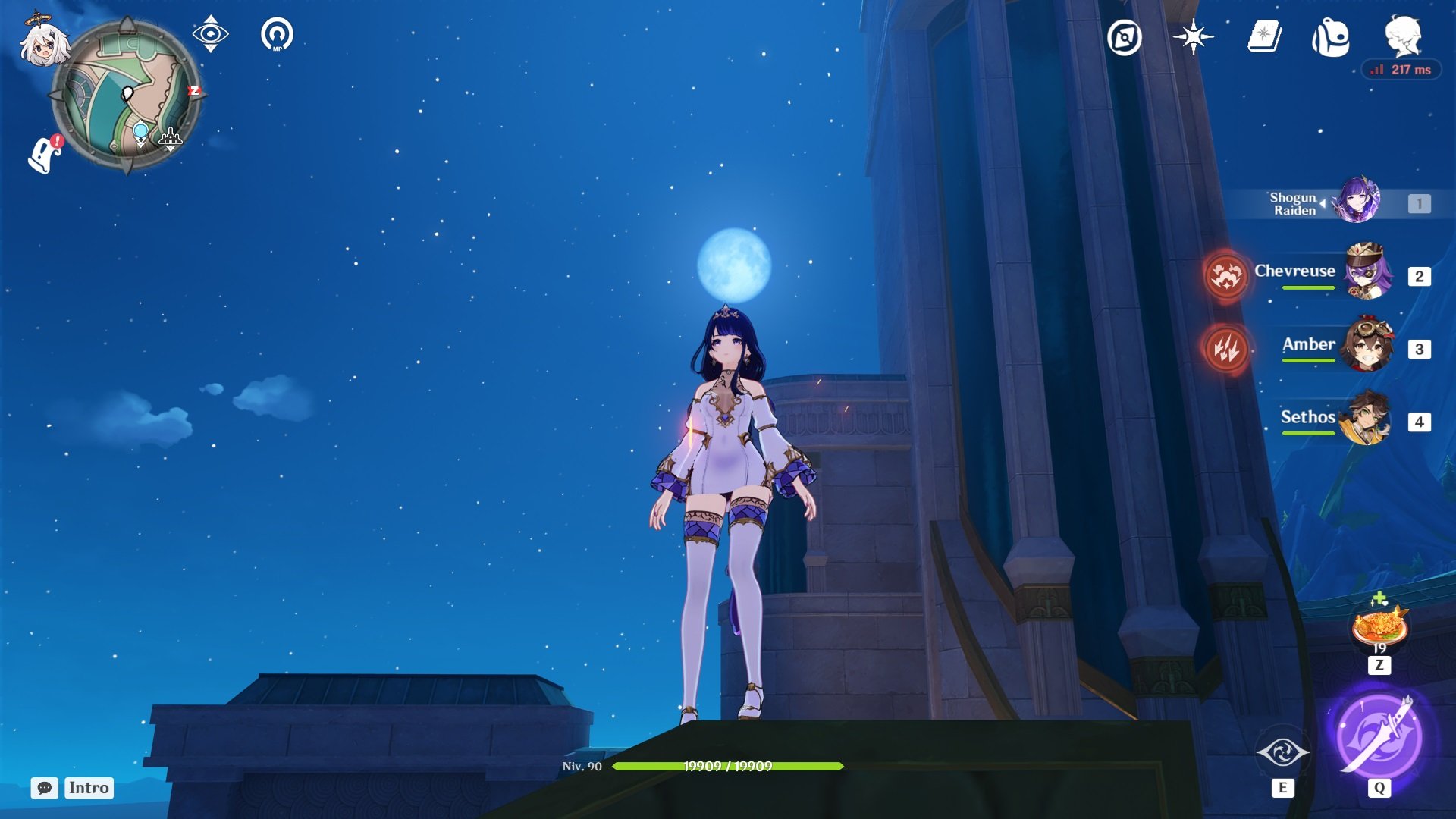Open the co-op multiplayer icon
The height and width of the screenshot is (819, 1456).
tap(277, 35)
